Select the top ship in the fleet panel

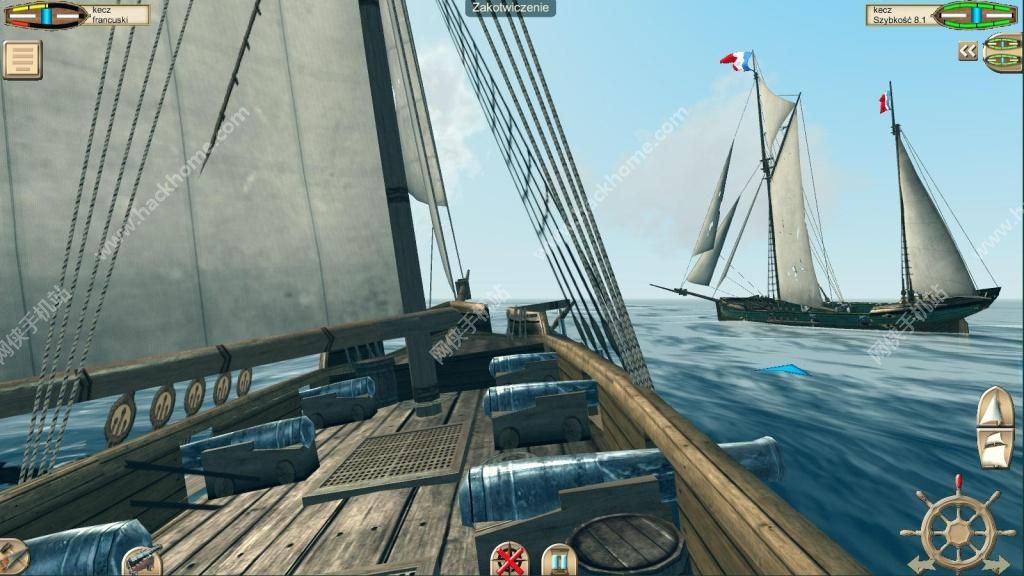(1003, 44)
